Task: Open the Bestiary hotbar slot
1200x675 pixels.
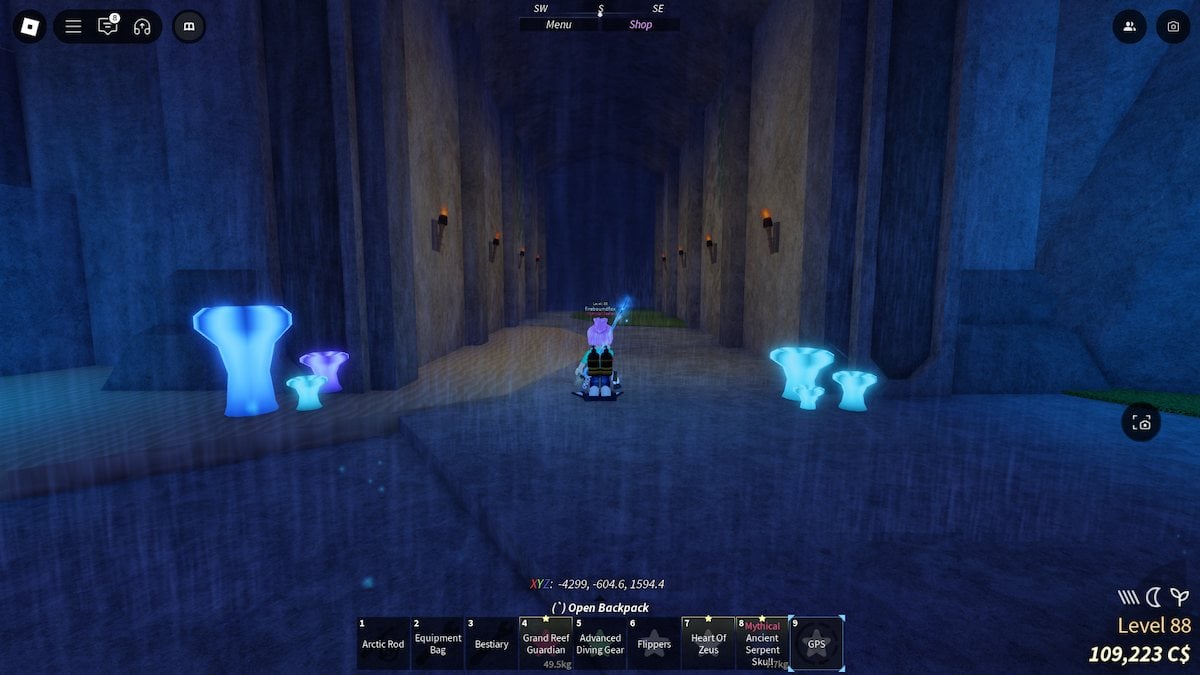Action: pyautogui.click(x=492, y=643)
